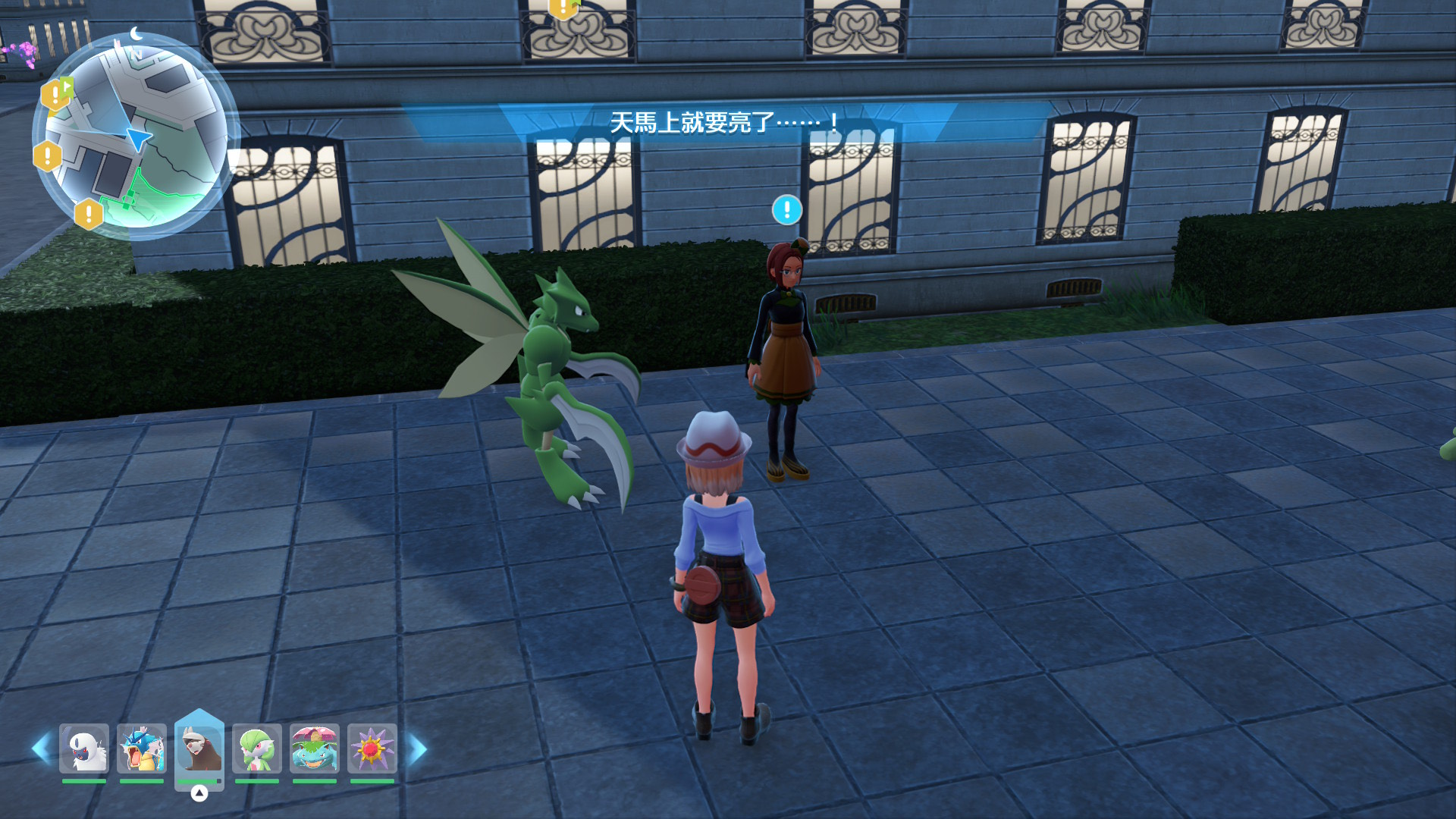Pick Venusaur from the party bar

pos(315,748)
